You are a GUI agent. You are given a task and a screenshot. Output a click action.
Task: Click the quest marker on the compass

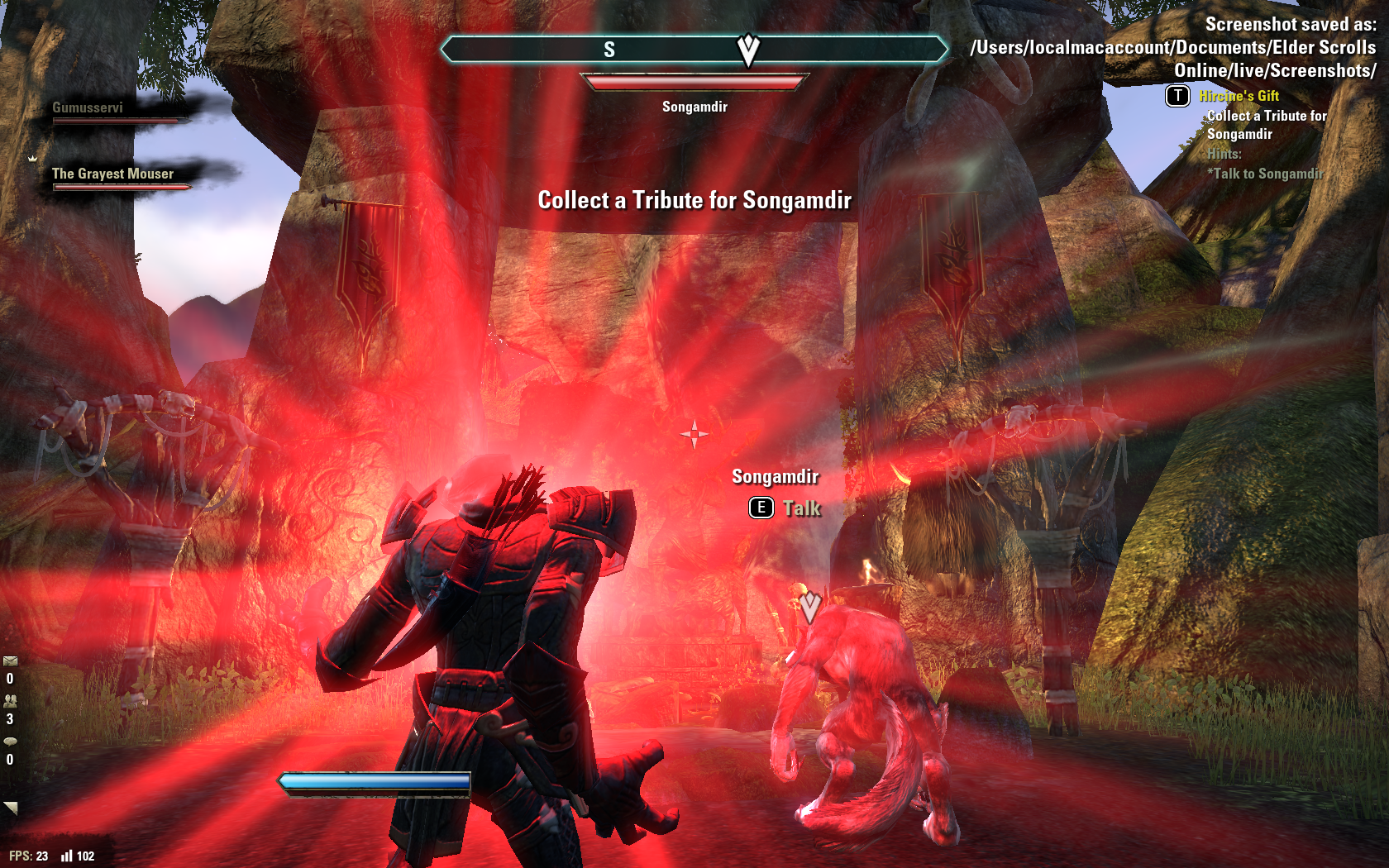[x=748, y=50]
